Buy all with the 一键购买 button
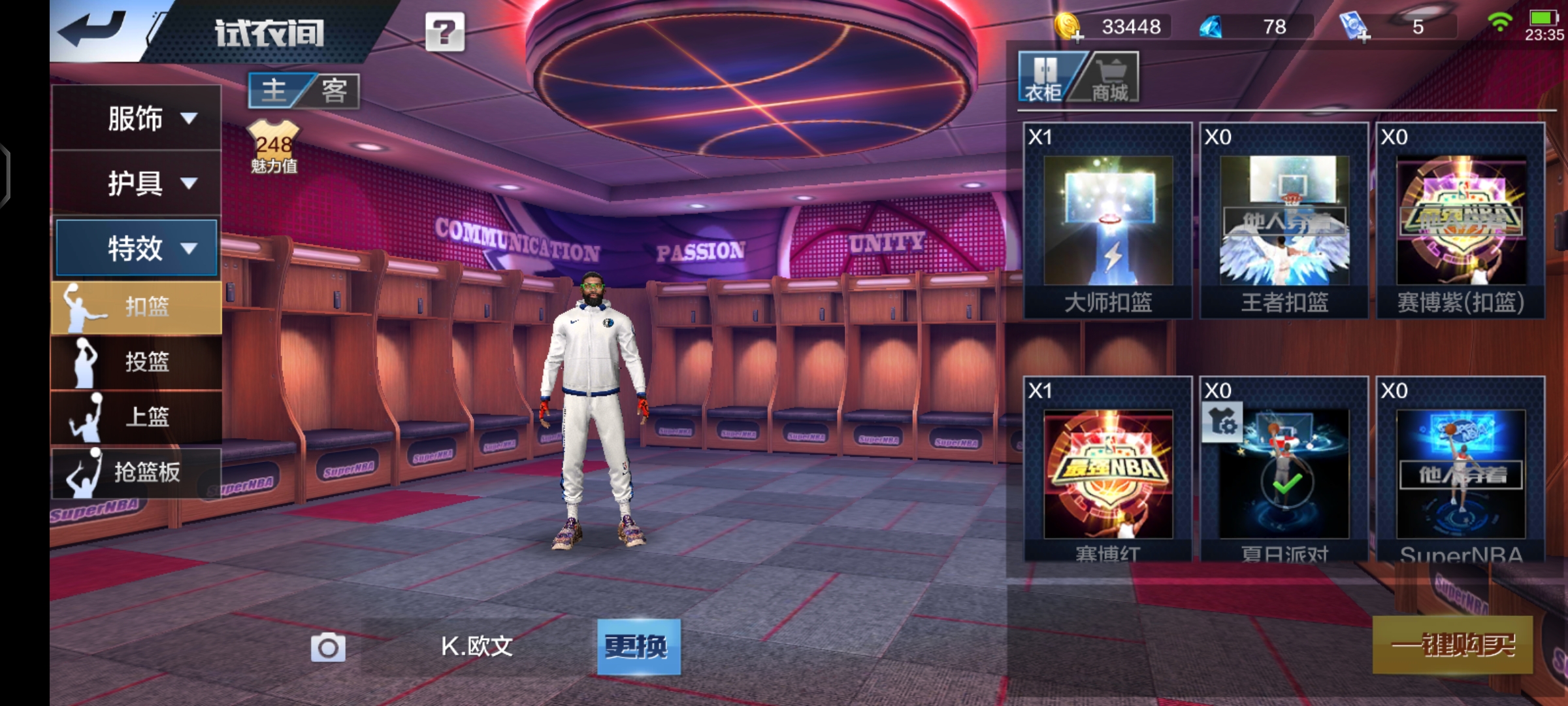 click(1452, 645)
